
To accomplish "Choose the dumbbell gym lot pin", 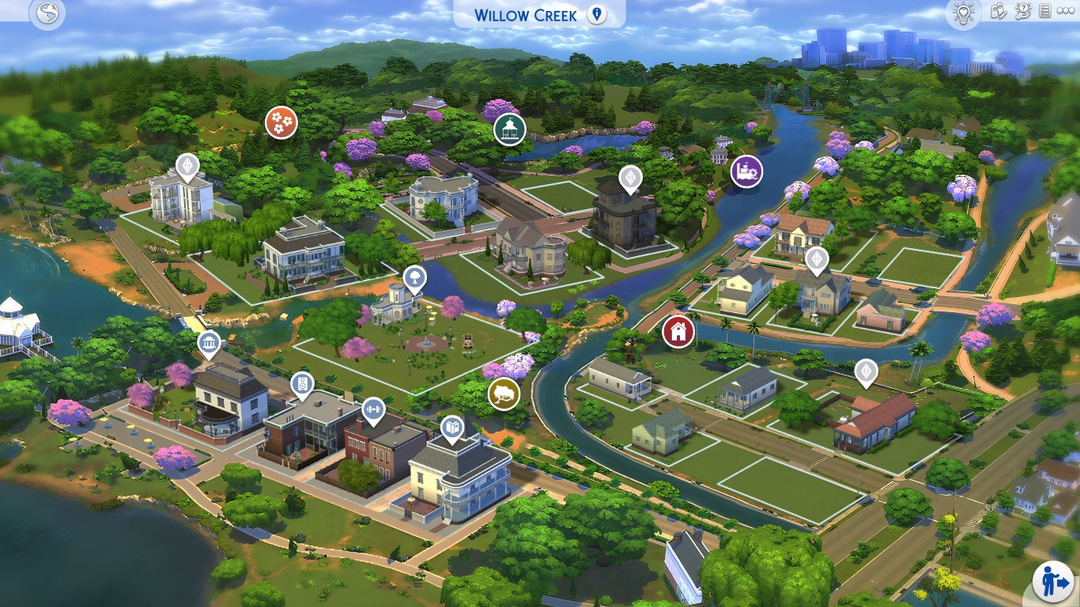I will coord(373,409).
